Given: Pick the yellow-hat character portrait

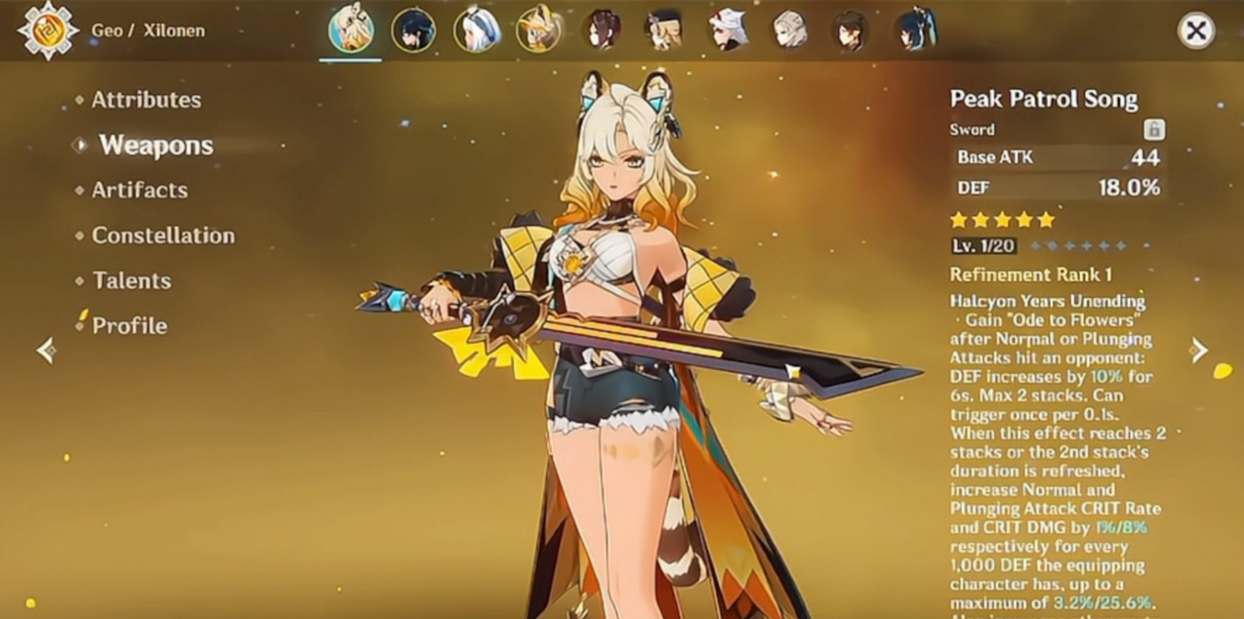Looking at the screenshot, I should pyautogui.click(x=538, y=30).
